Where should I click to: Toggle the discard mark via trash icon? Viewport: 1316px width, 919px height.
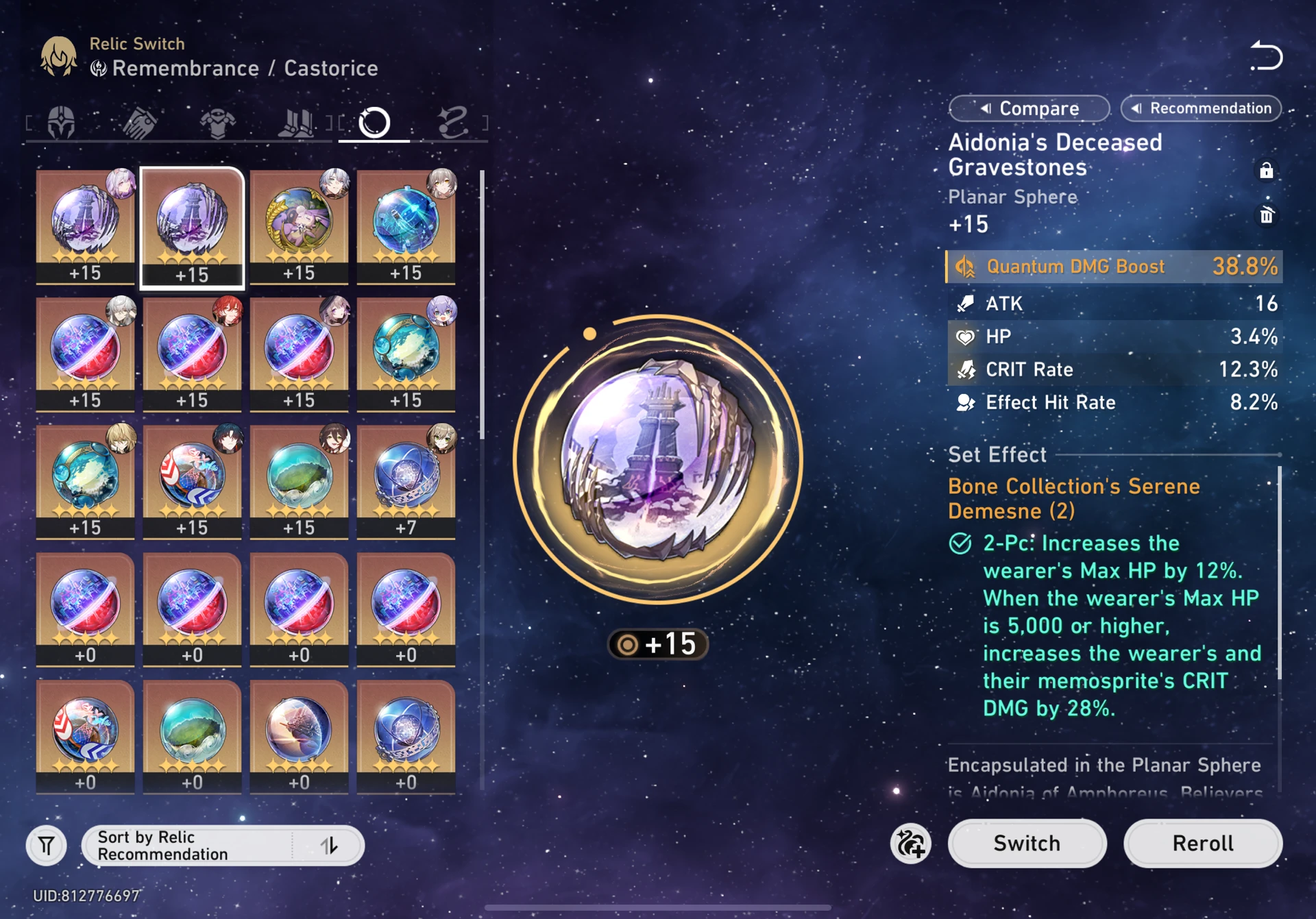pyautogui.click(x=1266, y=216)
